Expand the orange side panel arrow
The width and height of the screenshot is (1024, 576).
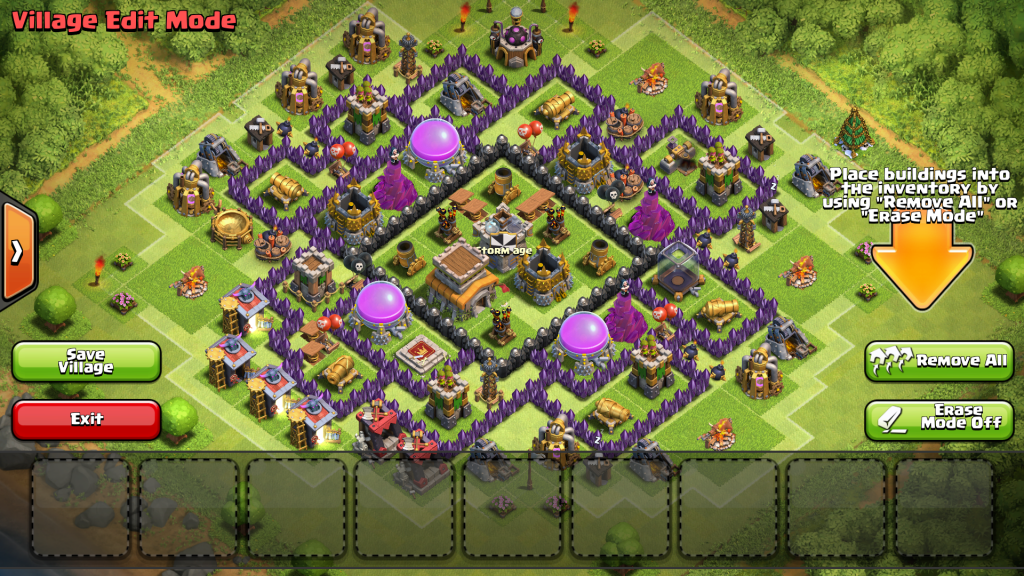17,251
